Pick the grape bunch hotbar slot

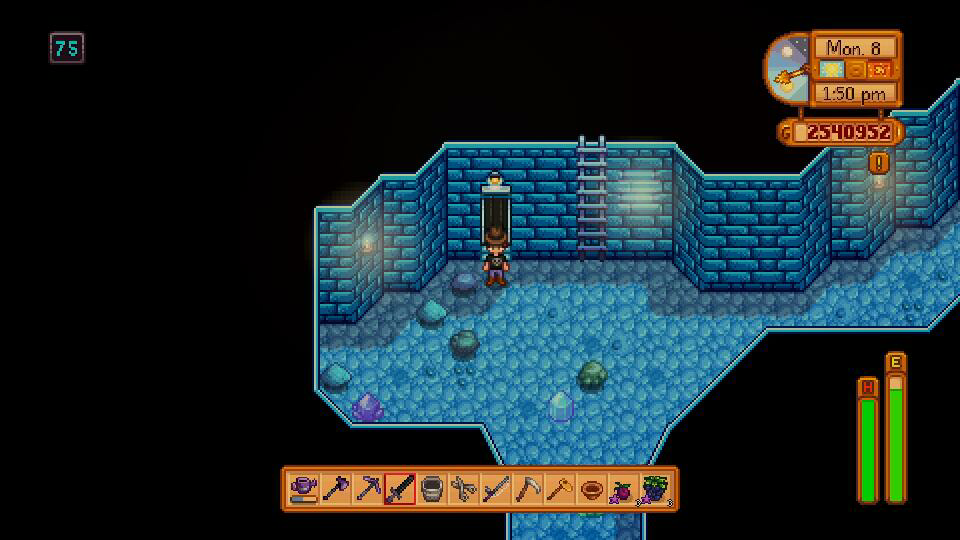(x=656, y=489)
